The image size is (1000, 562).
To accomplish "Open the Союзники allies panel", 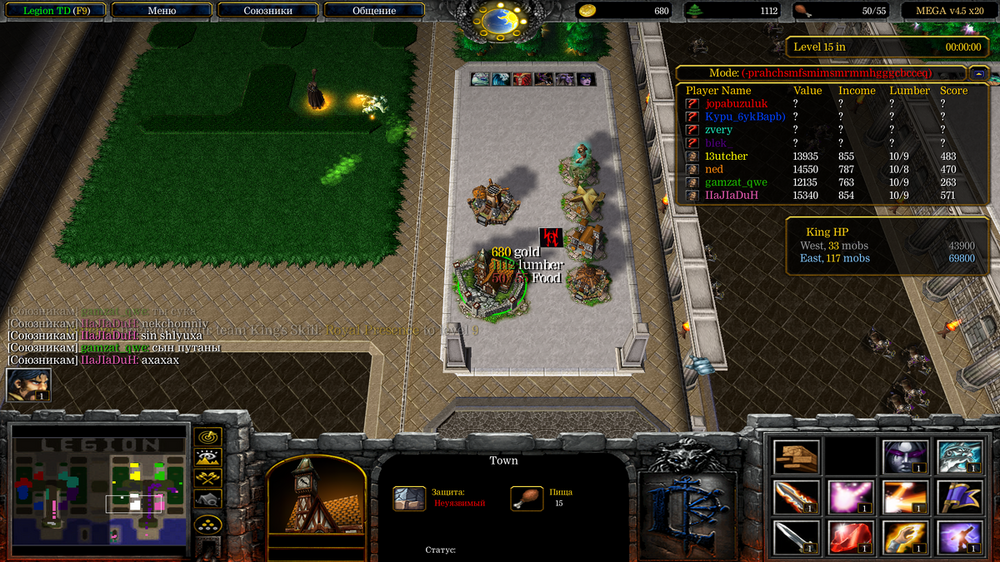I will click(x=269, y=11).
